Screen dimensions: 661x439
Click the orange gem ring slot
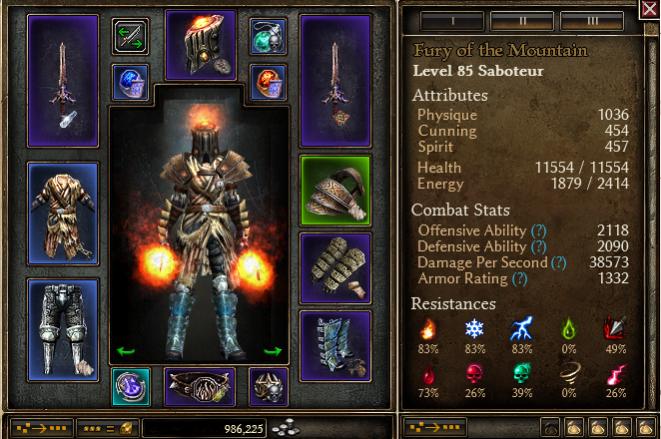click(269, 82)
